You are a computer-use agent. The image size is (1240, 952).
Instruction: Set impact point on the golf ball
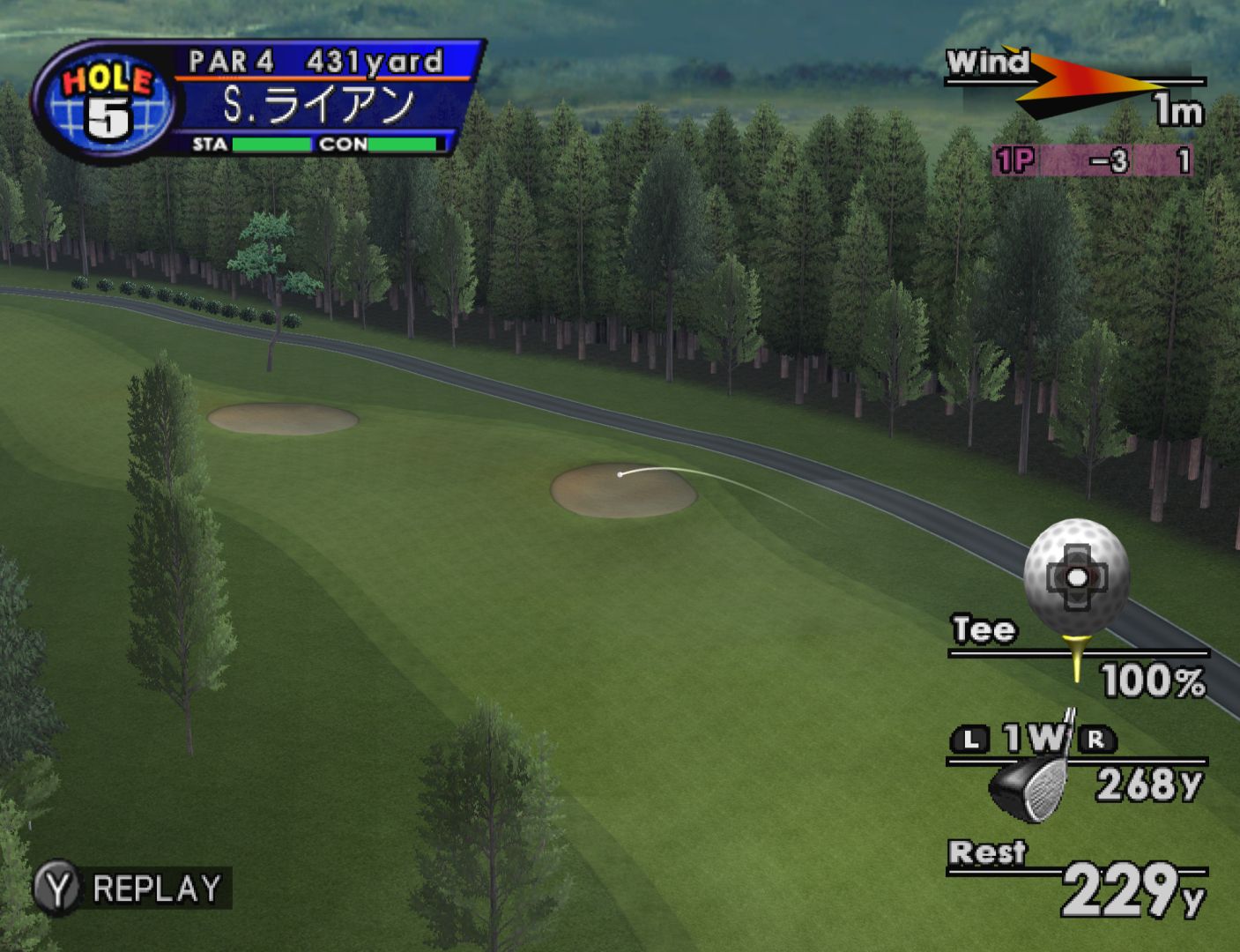[1076, 577]
